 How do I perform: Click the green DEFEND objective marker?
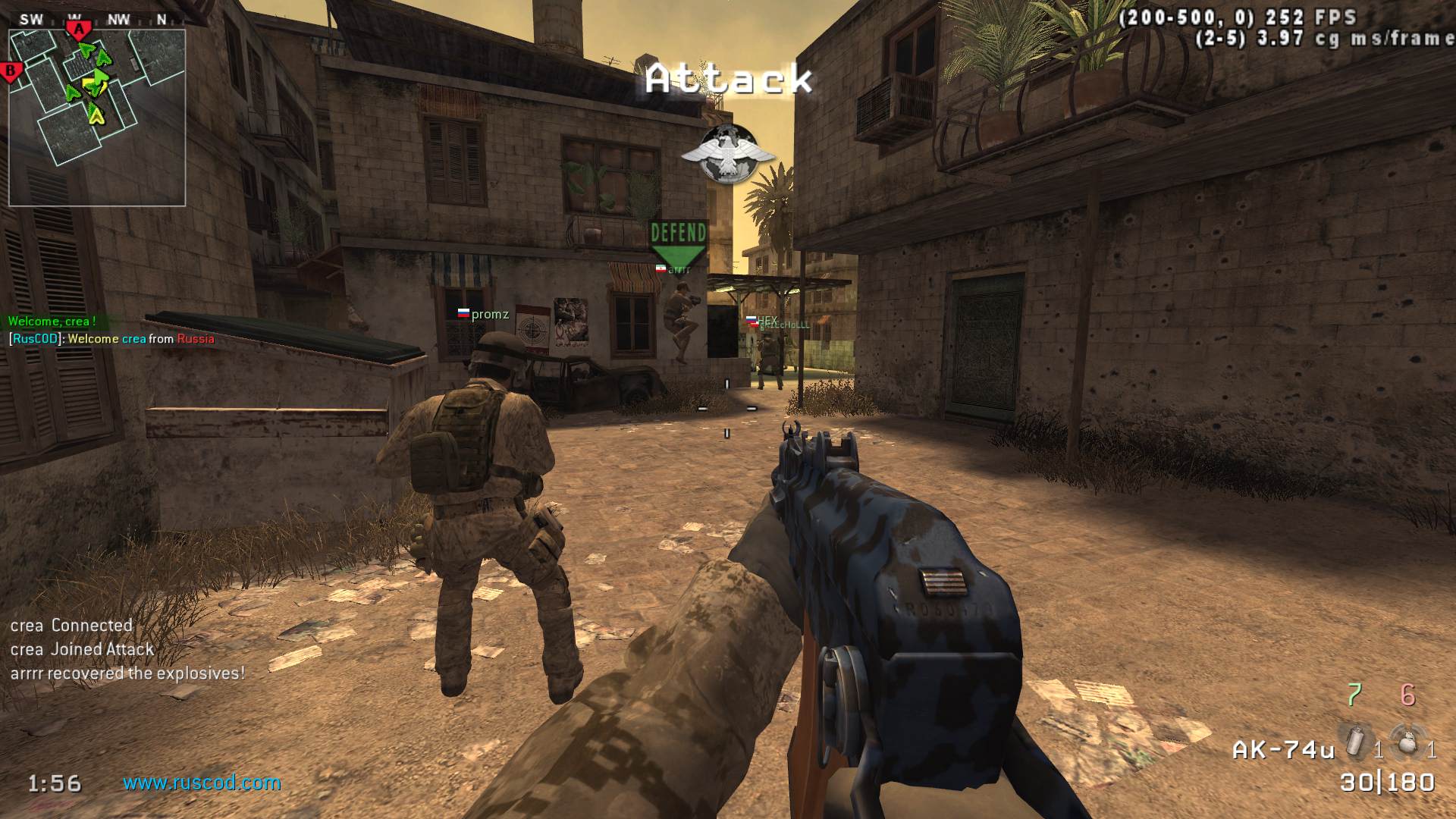678,243
